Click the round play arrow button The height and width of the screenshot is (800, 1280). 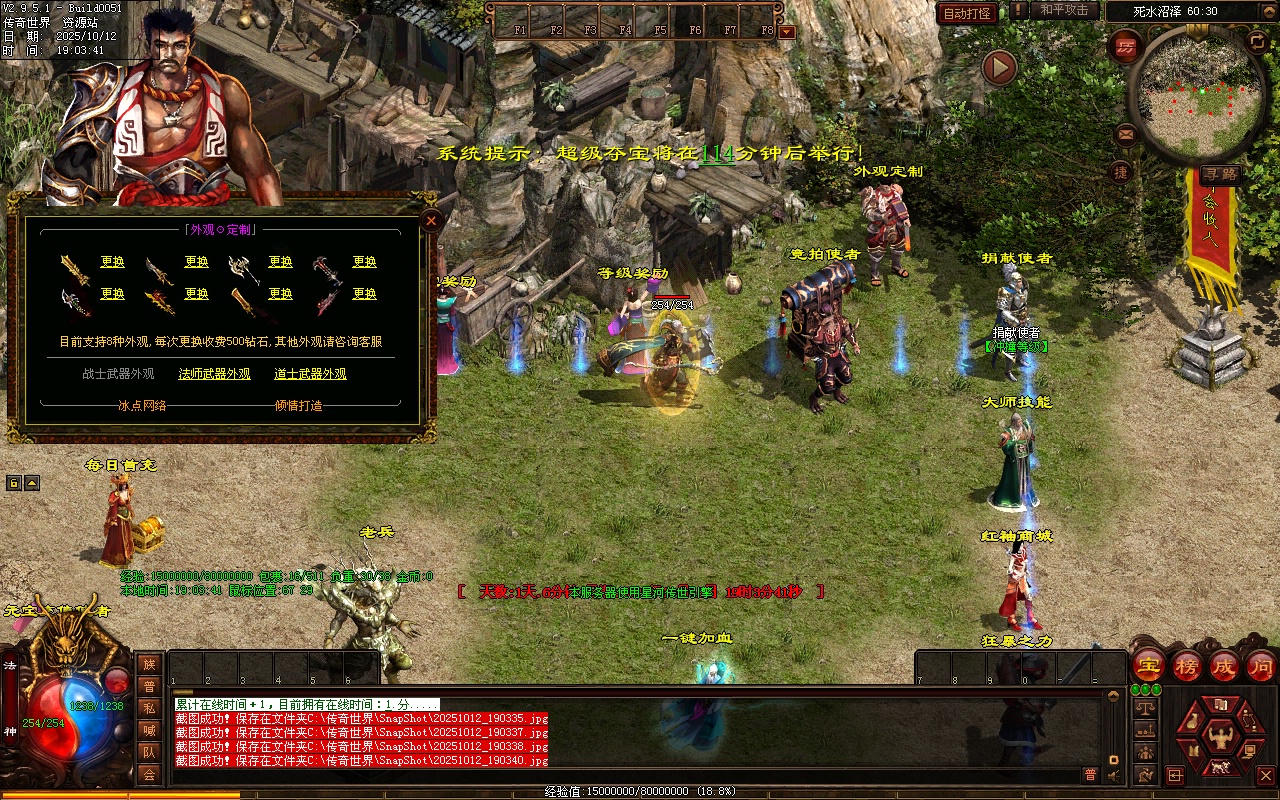pos(999,68)
